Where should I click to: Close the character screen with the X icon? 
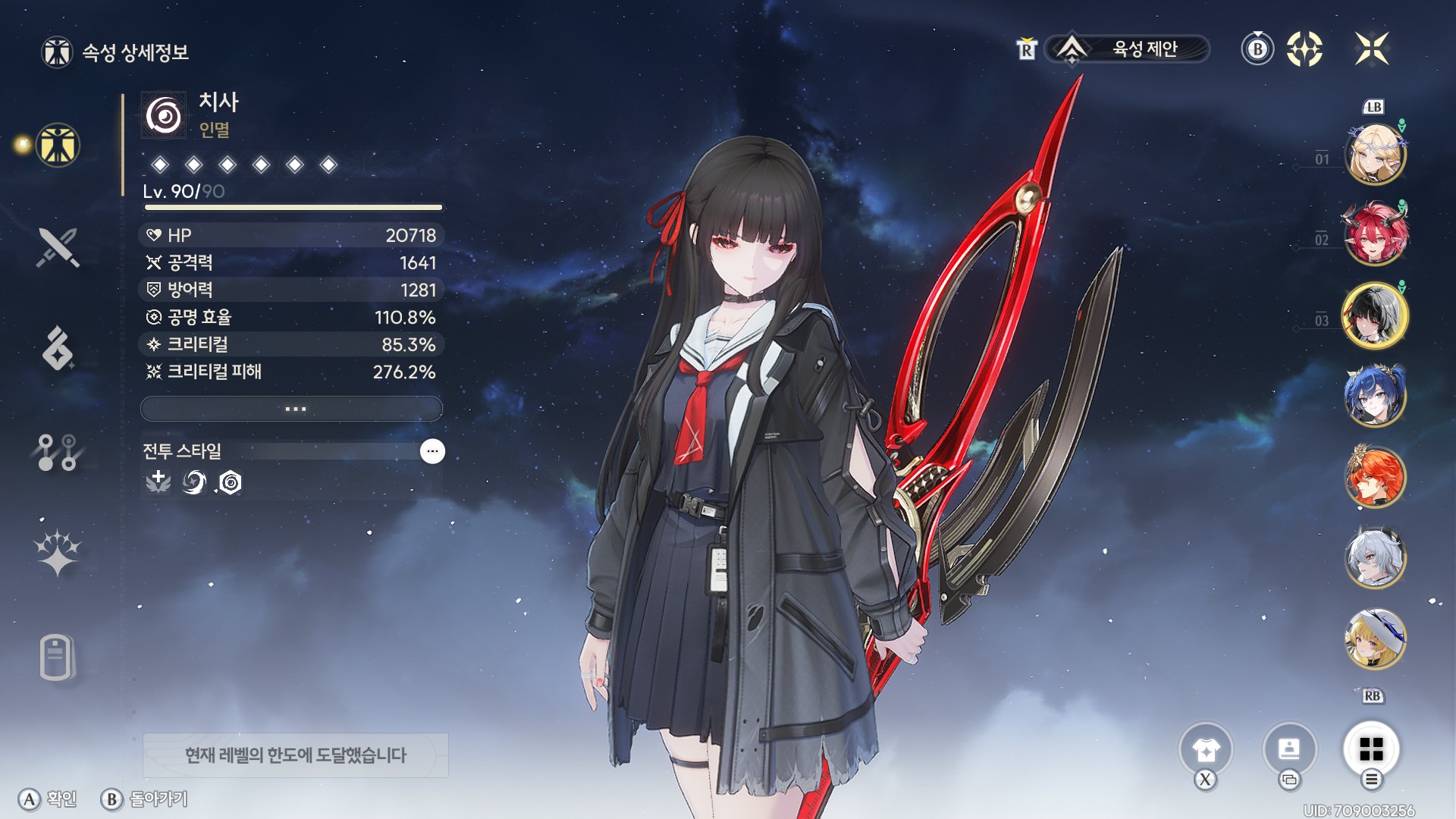point(1372,49)
